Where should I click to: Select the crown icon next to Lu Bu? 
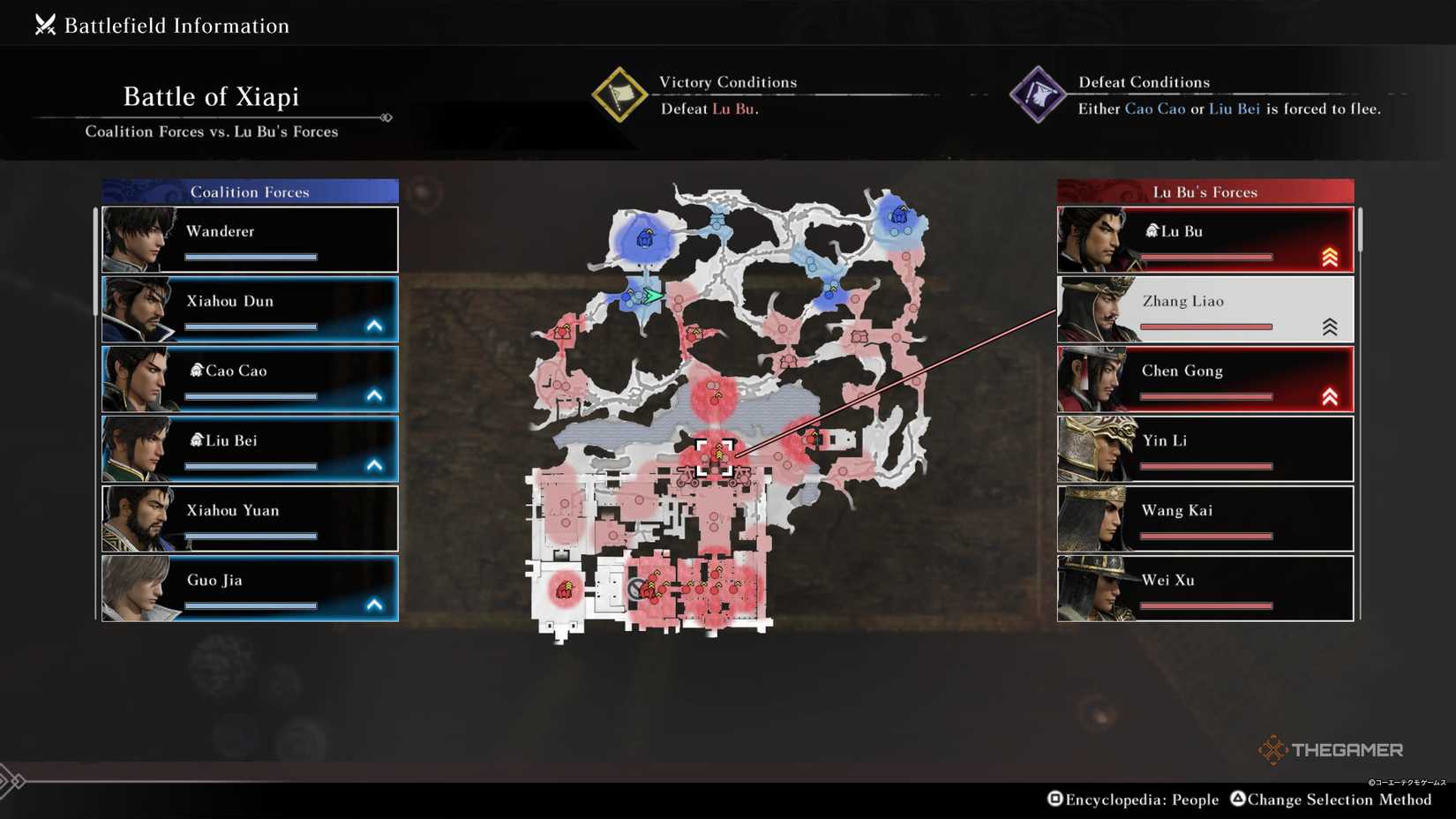pos(1152,229)
